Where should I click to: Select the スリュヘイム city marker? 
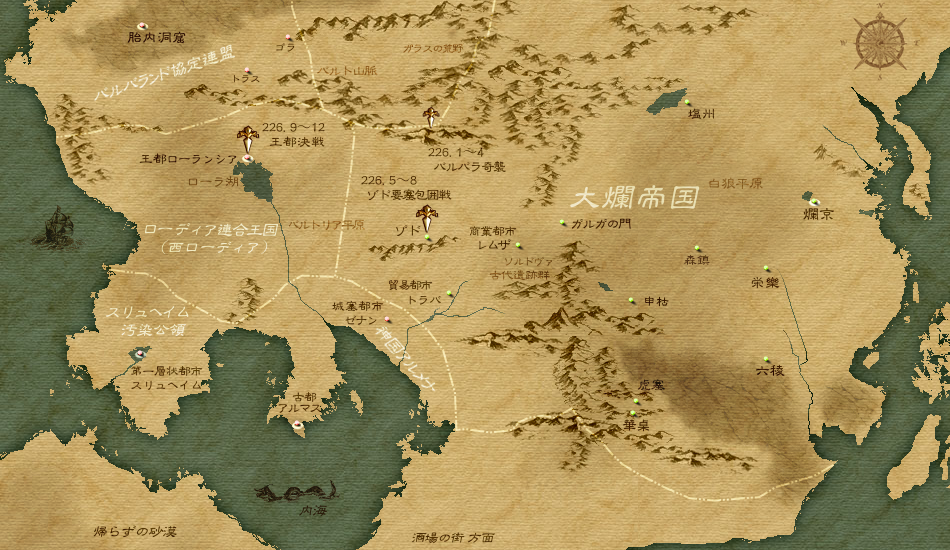pos(141,353)
